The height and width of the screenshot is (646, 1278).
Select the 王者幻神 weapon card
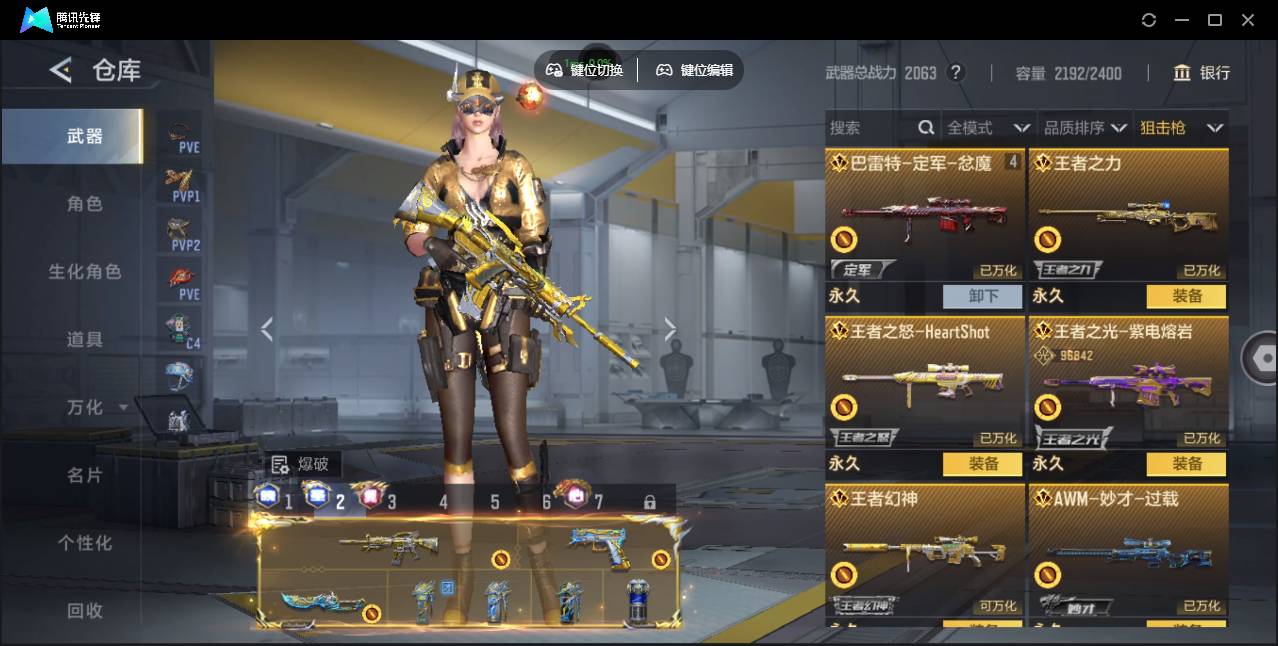[x=925, y=550]
